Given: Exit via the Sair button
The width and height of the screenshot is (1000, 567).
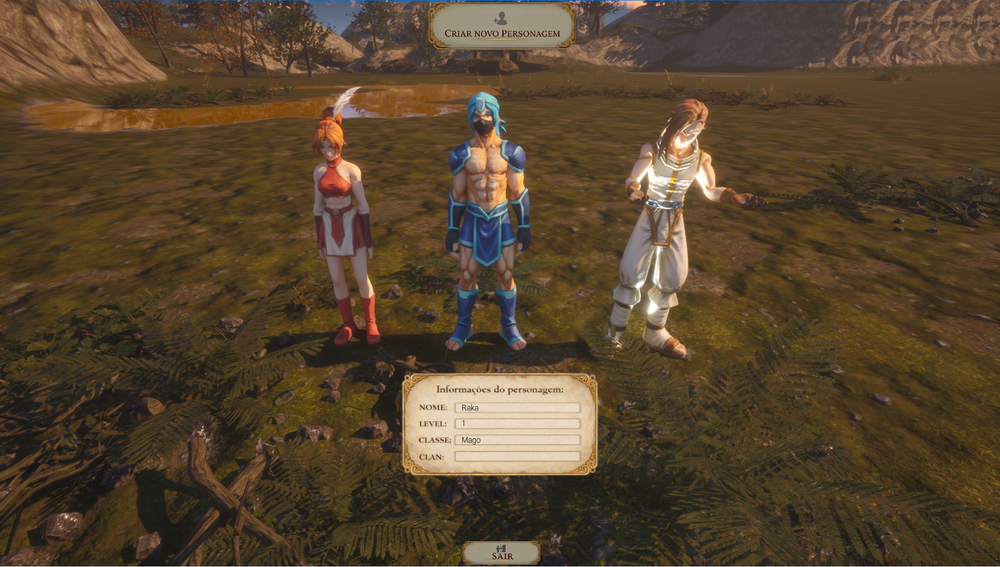Looking at the screenshot, I should (x=501, y=553).
